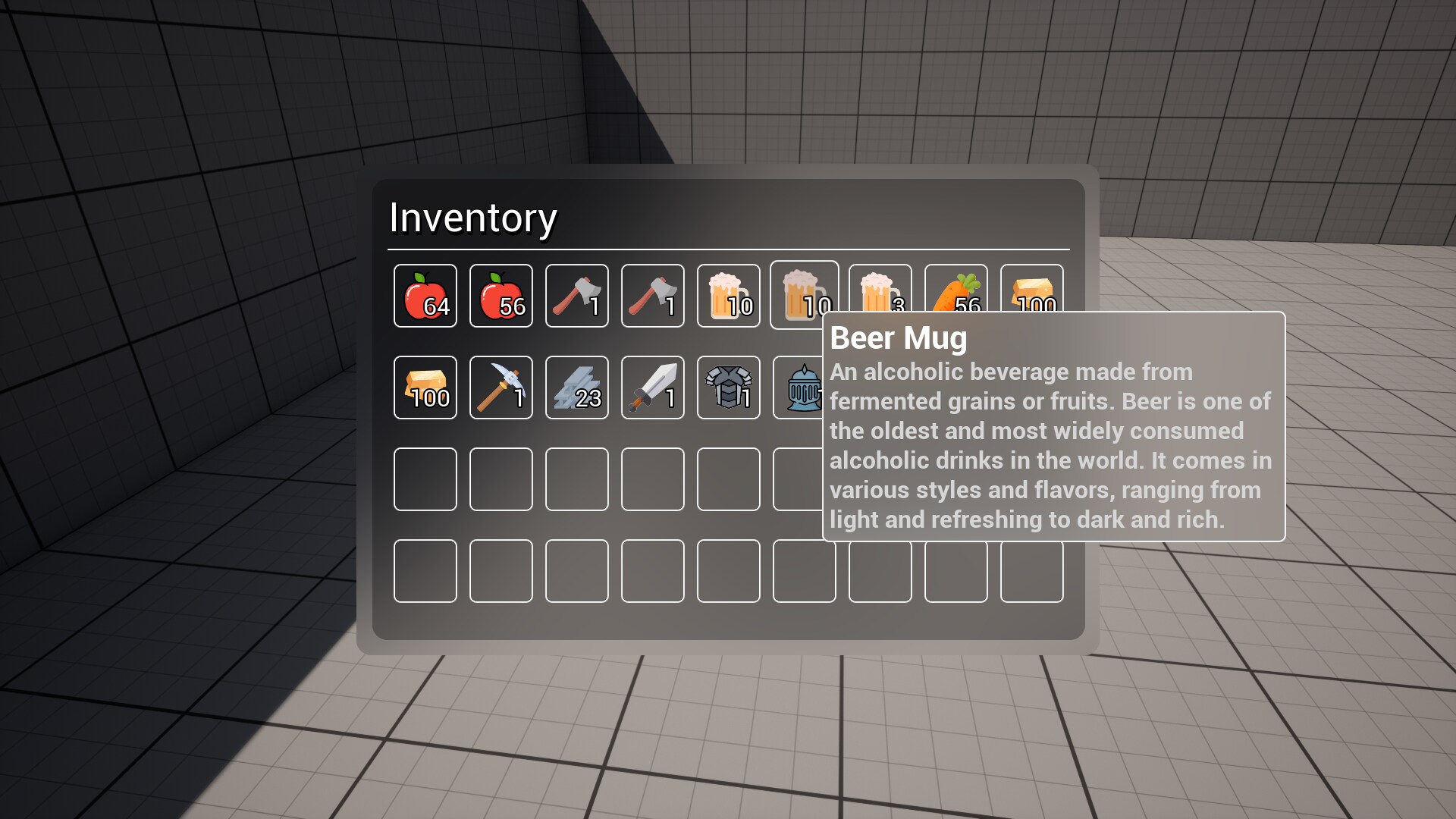1456x819 pixels.
Task: Click the metal ingots stack of 23
Action: point(576,388)
